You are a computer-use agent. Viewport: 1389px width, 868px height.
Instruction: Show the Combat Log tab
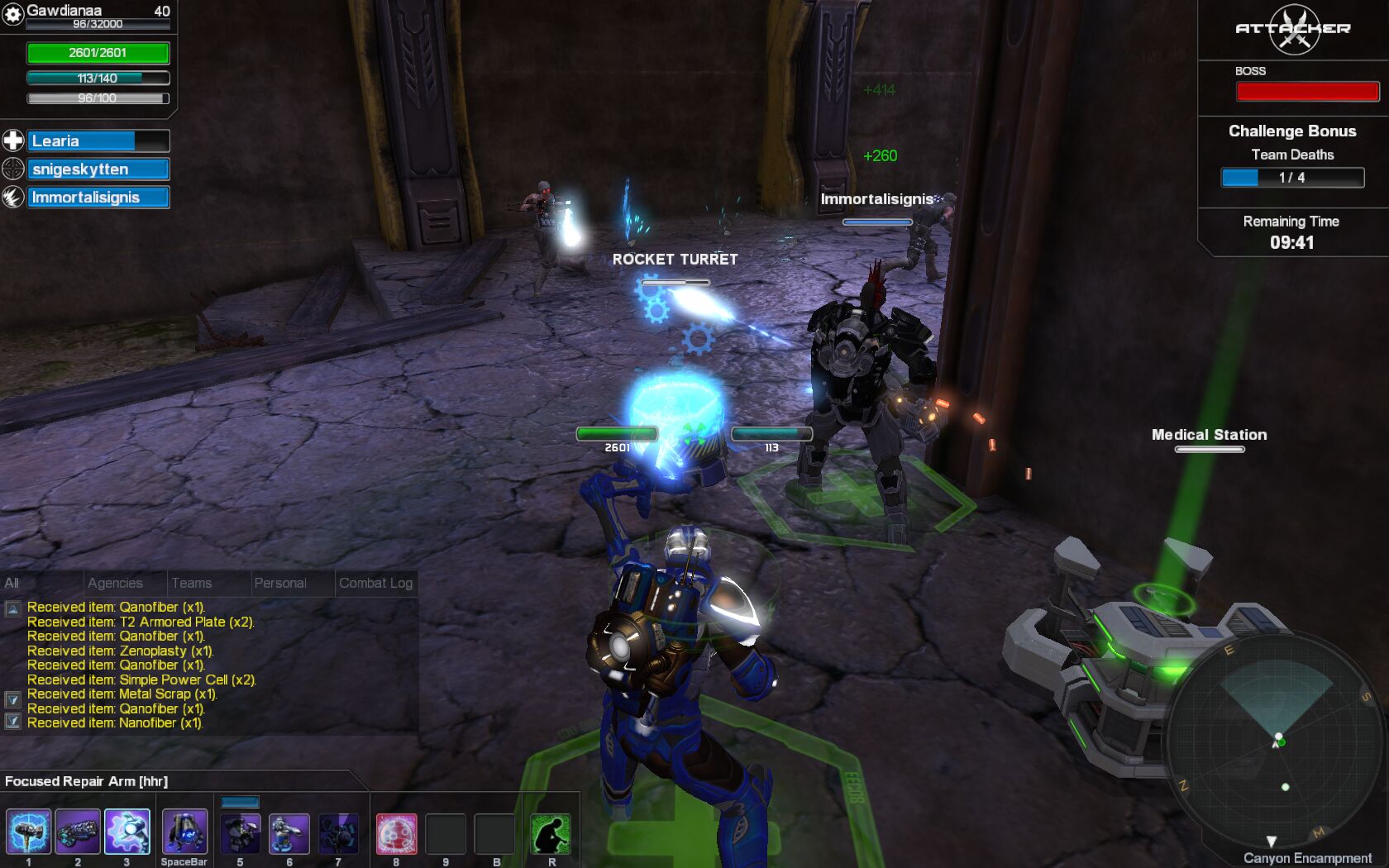375,583
